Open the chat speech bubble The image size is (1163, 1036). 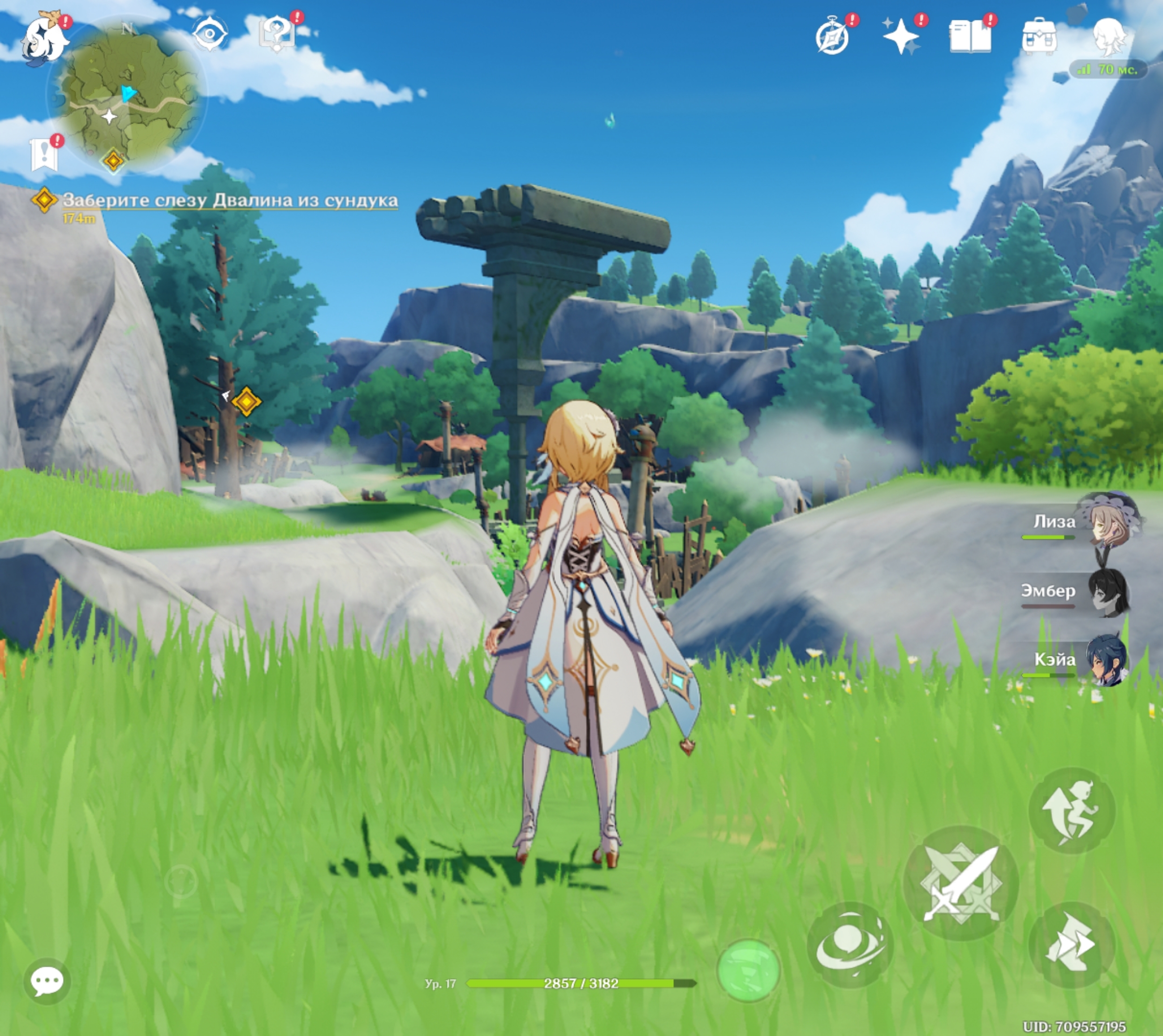point(47,981)
